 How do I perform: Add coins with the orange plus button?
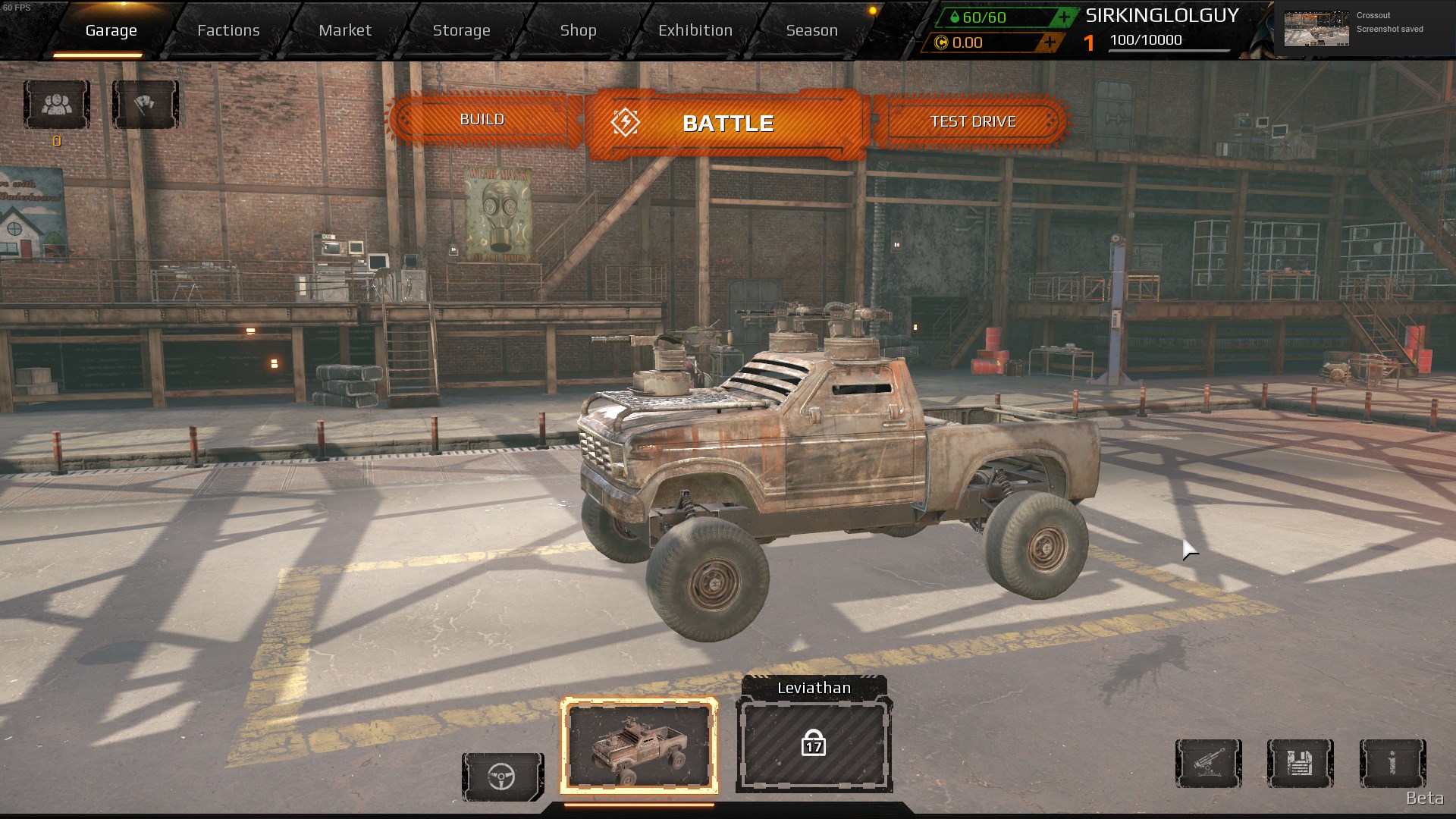click(1050, 42)
